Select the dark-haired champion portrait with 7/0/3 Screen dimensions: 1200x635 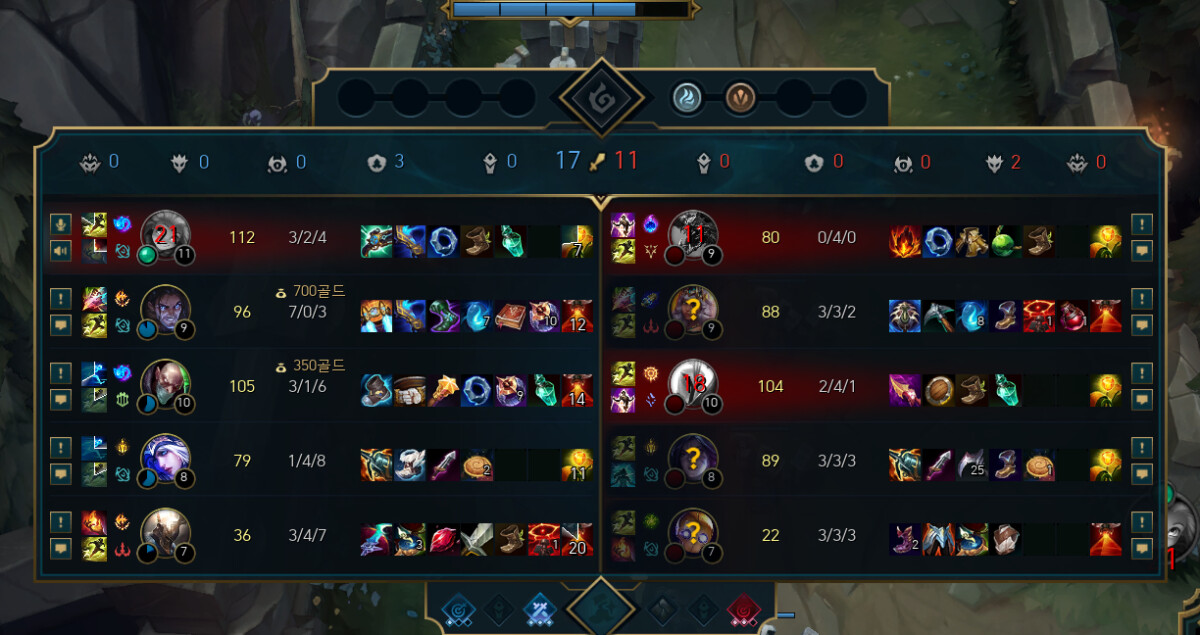165,309
